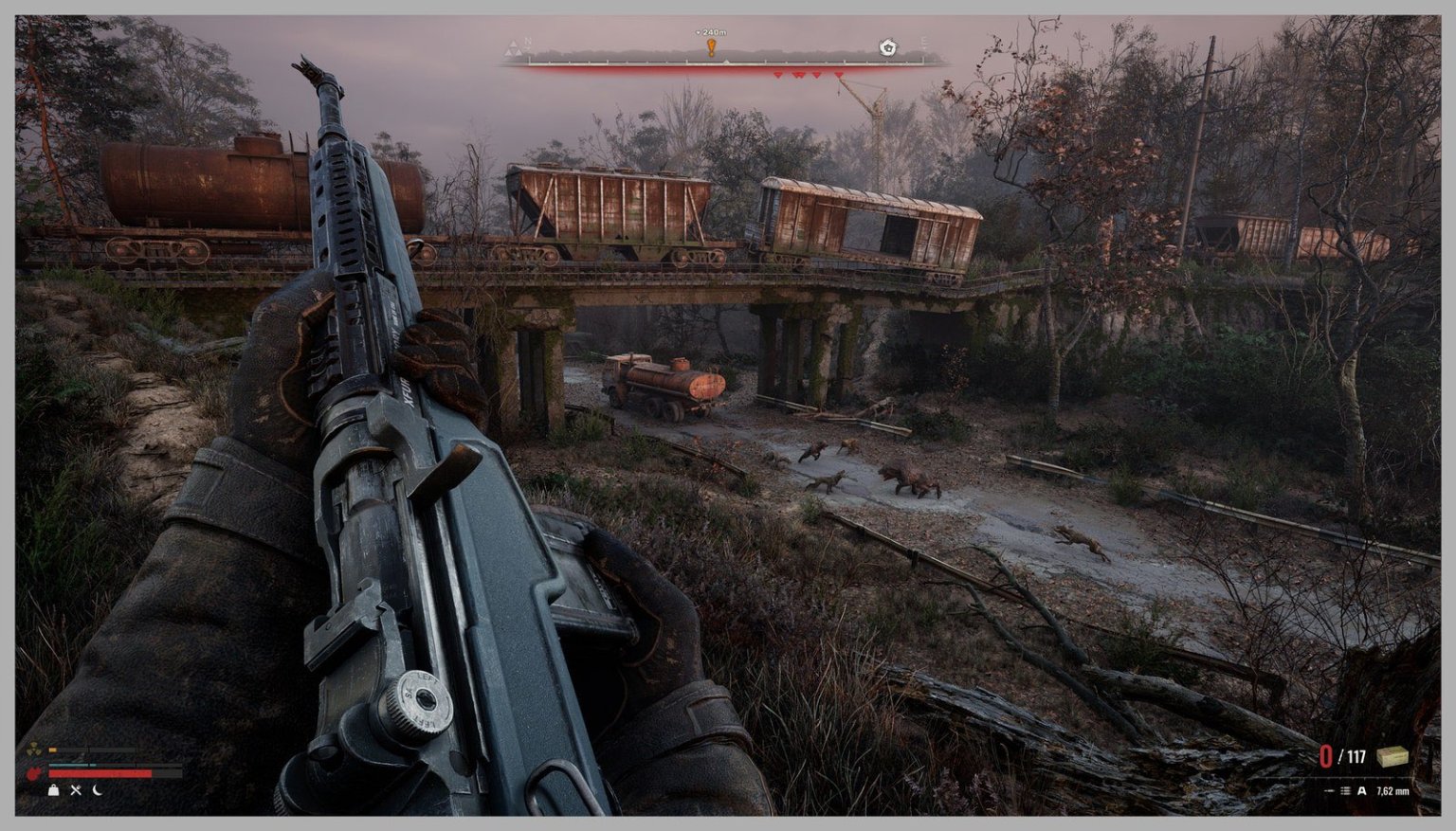Click the red flame health status icon
Screen dimensions: 1456x831
click(x=34, y=773)
